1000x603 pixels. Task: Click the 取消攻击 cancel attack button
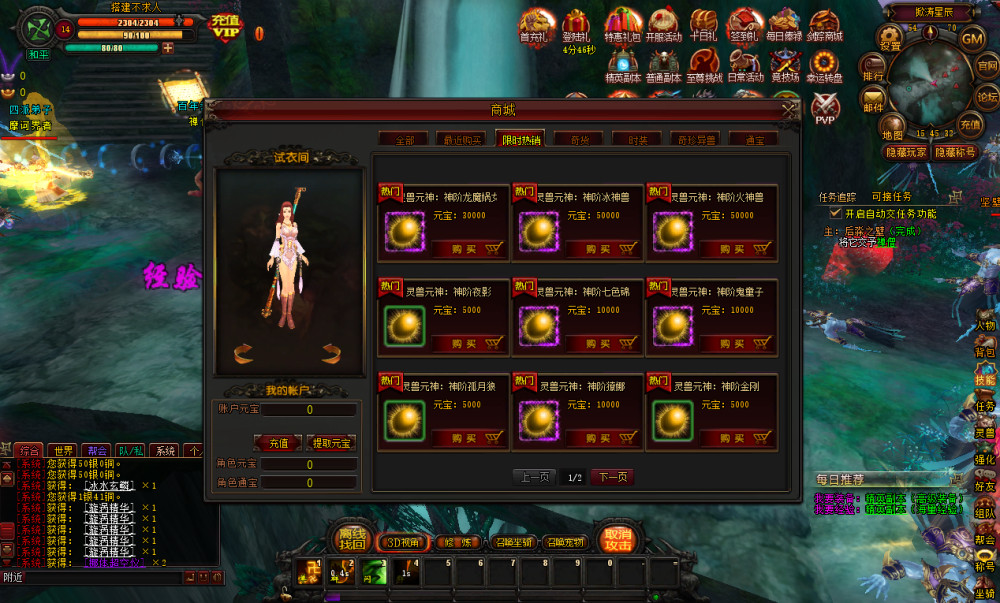tap(618, 540)
